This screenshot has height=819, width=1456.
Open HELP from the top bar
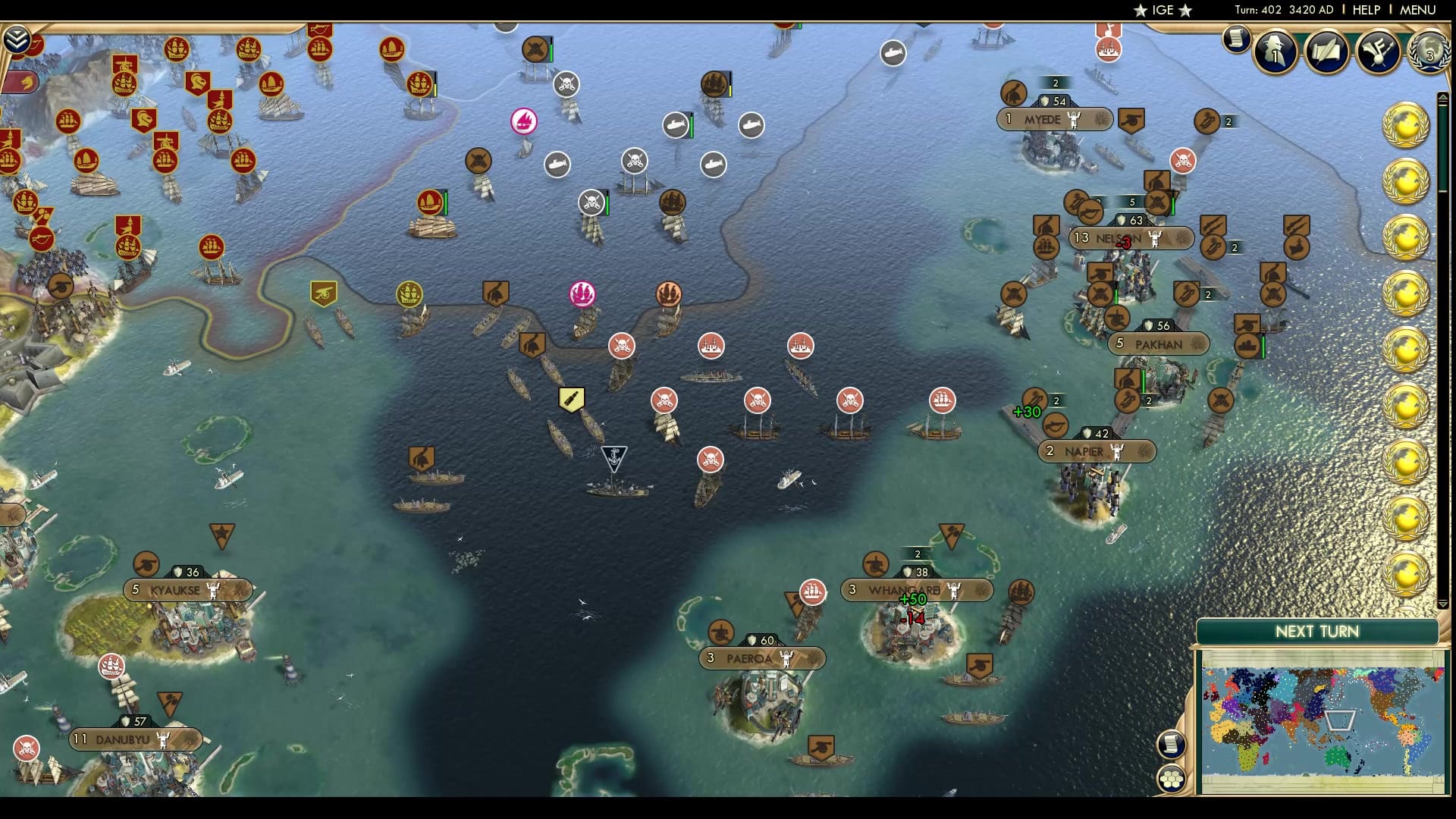pyautogui.click(x=1367, y=11)
